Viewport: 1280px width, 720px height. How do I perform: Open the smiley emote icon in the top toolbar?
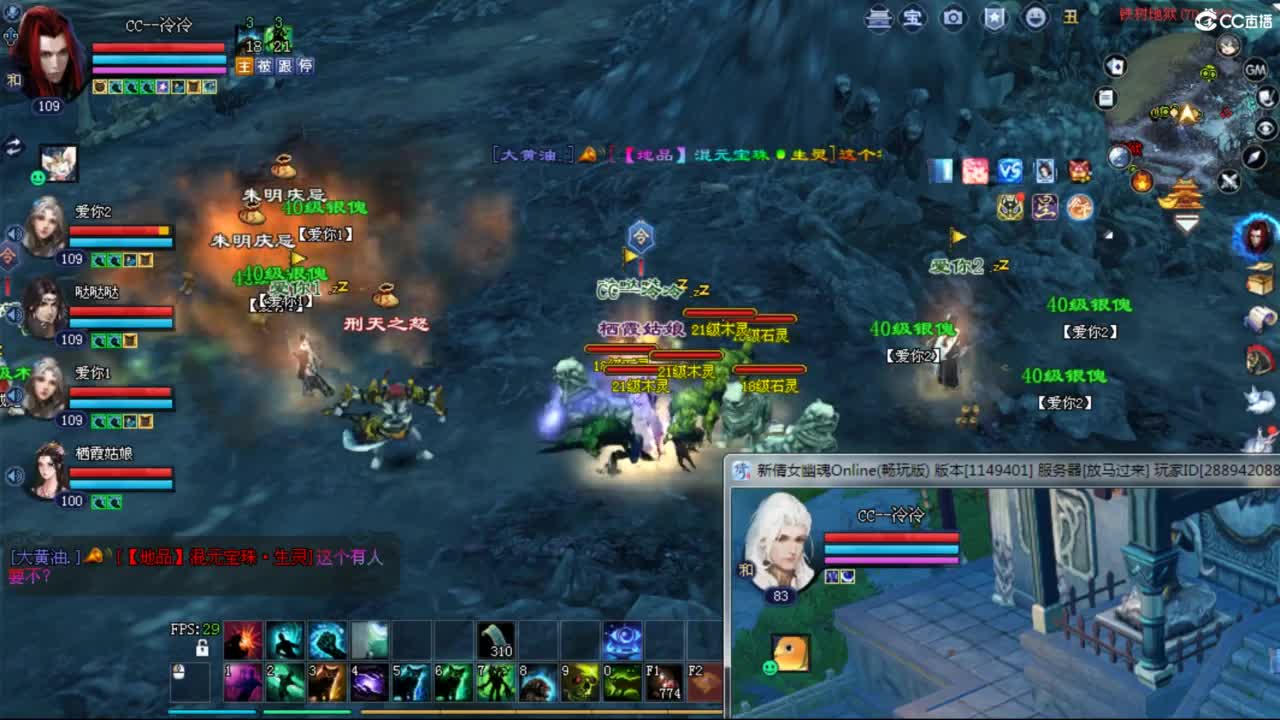[1035, 18]
